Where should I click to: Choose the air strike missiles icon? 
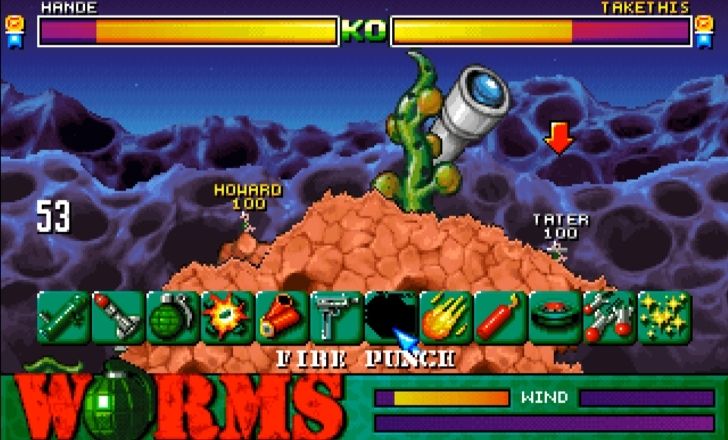coord(609,316)
